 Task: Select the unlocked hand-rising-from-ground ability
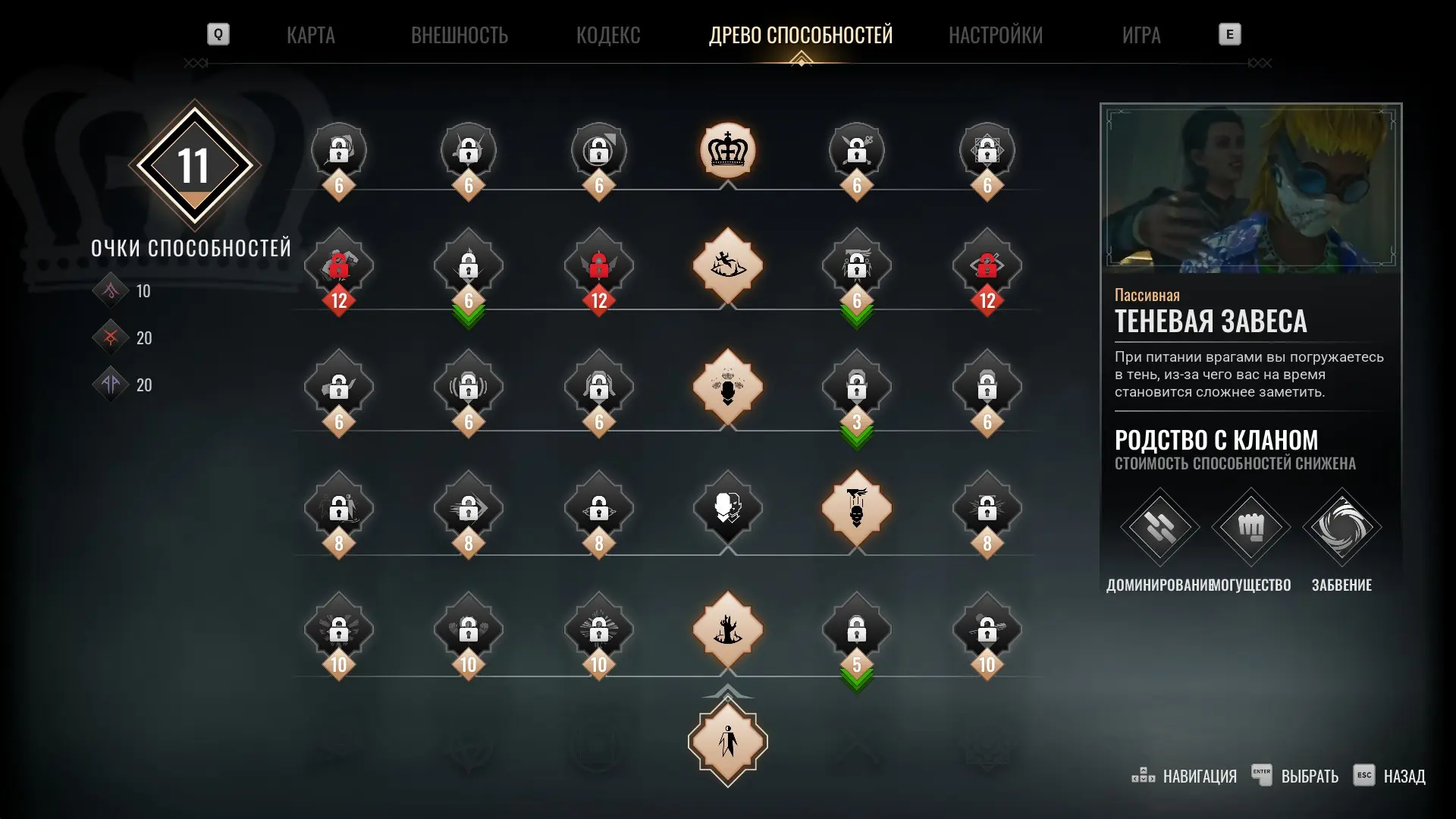tap(727, 629)
